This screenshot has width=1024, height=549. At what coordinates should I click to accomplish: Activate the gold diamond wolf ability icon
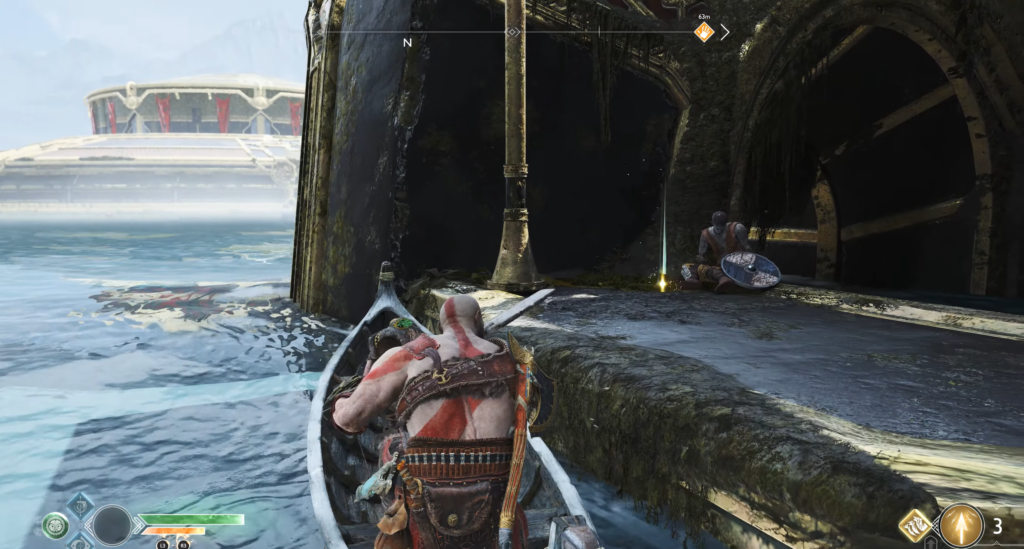click(x=914, y=524)
